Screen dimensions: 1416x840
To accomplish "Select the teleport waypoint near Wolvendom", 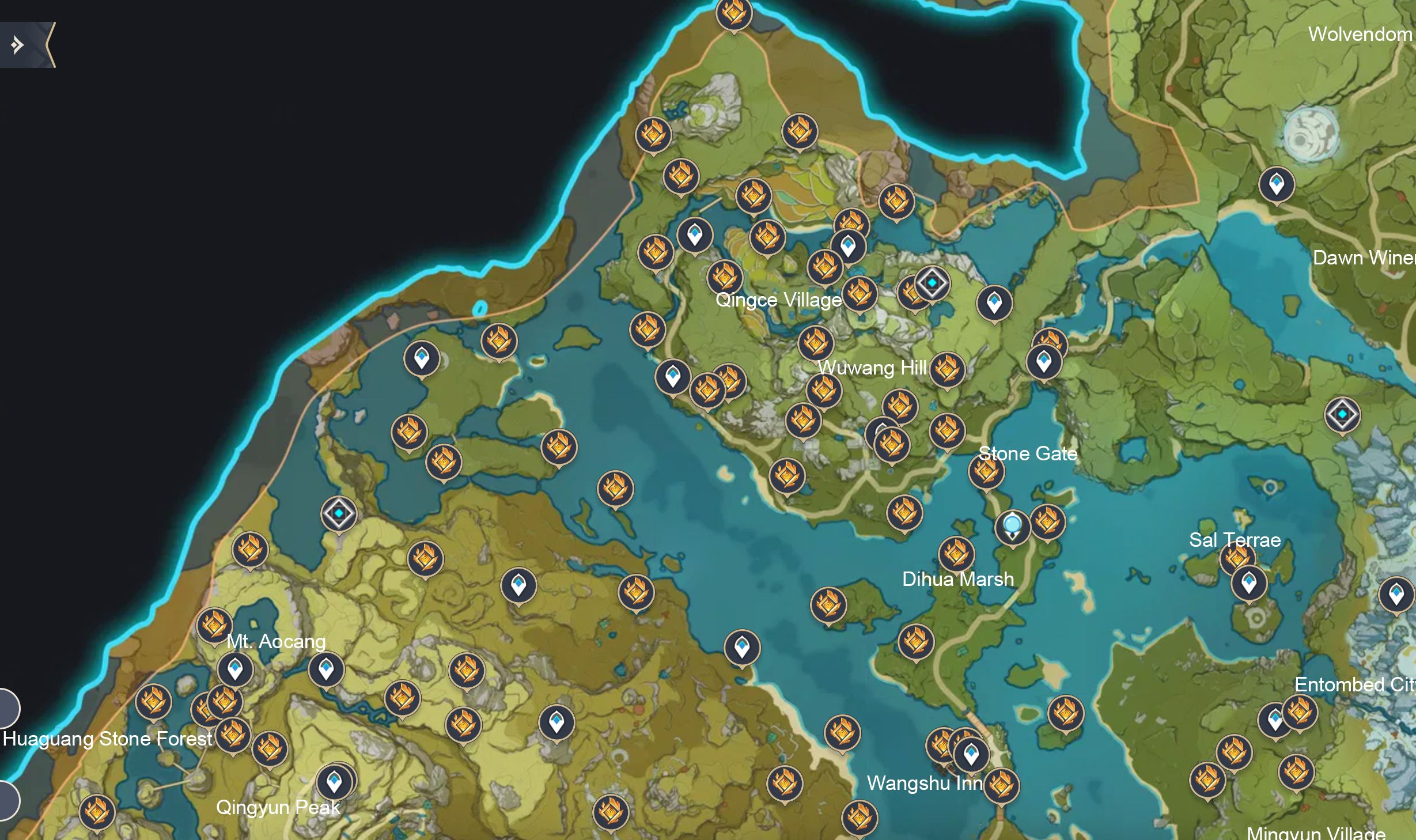I will (1277, 184).
